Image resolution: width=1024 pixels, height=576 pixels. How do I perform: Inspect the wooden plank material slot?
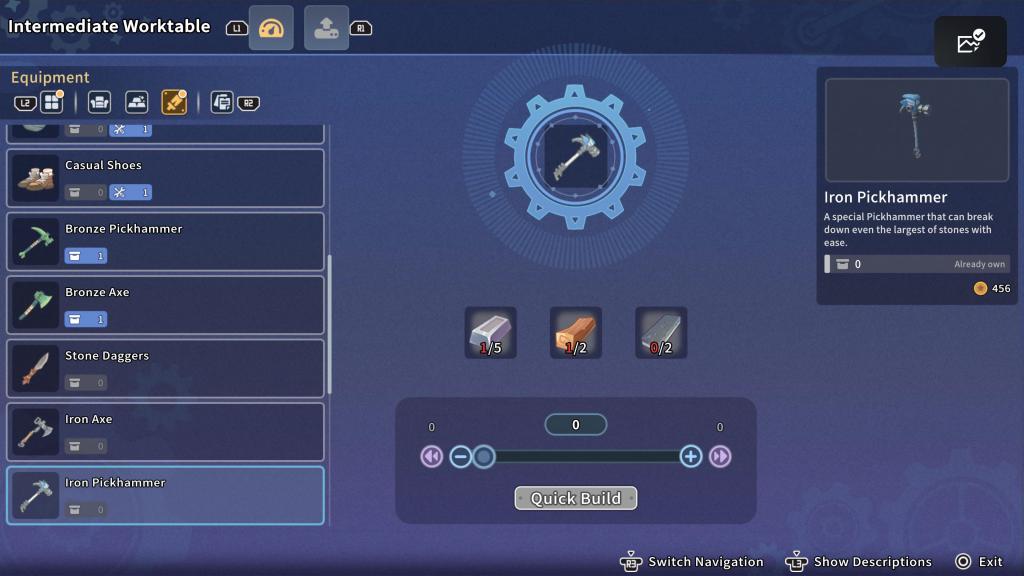point(575,333)
